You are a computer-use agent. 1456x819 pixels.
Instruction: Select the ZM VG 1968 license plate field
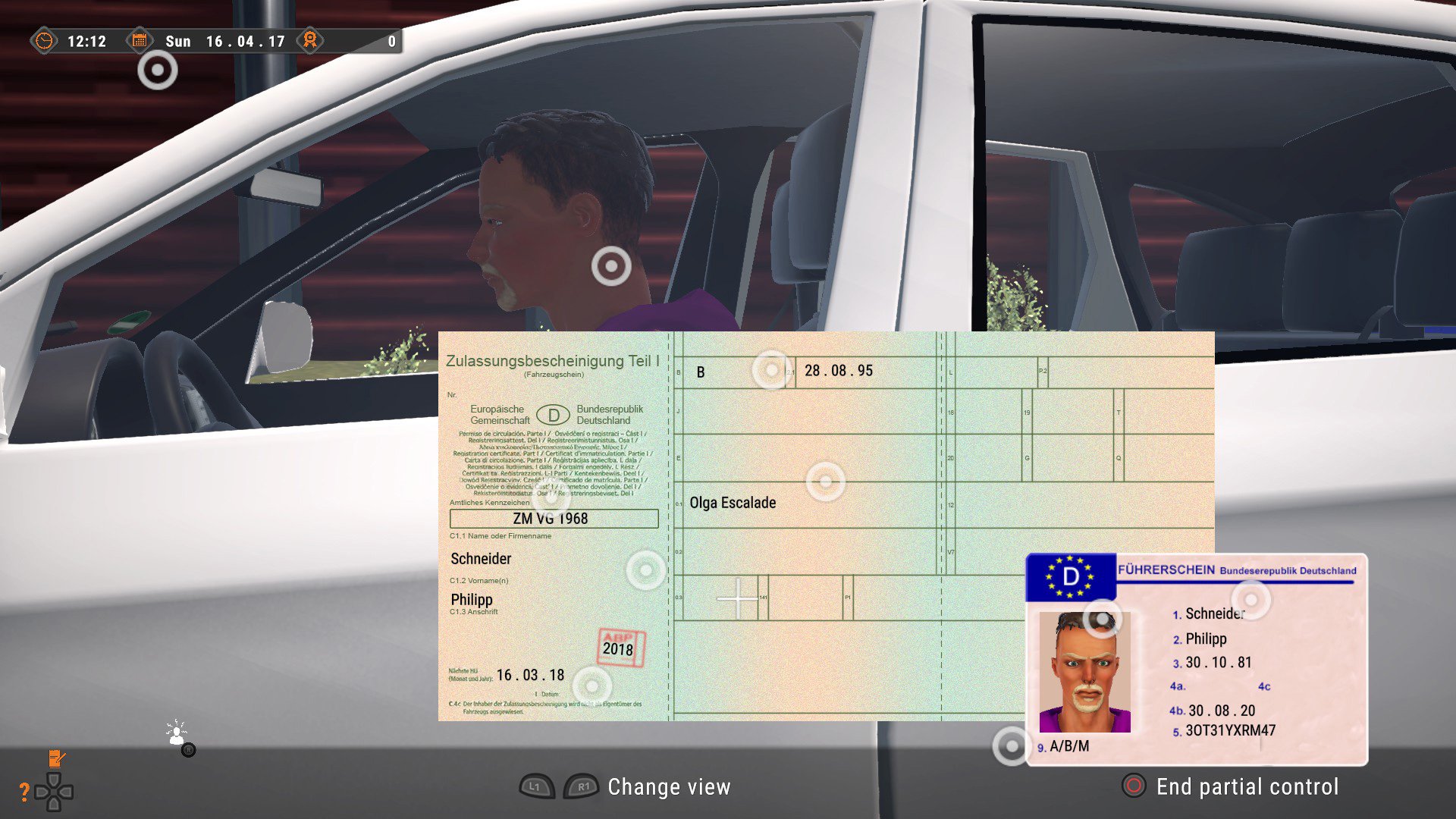coord(553,518)
